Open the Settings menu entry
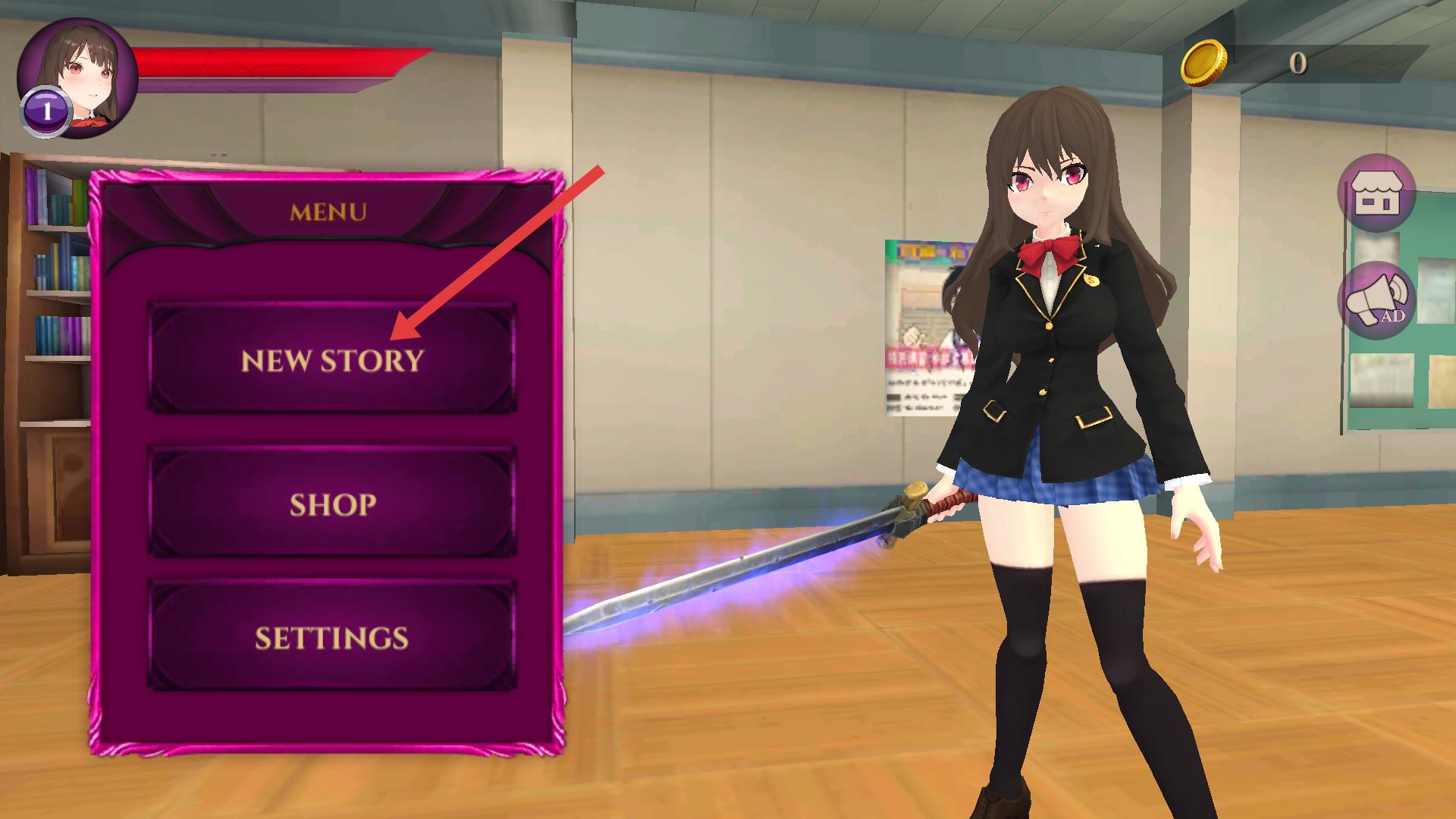This screenshot has height=819, width=1456. coord(332,637)
